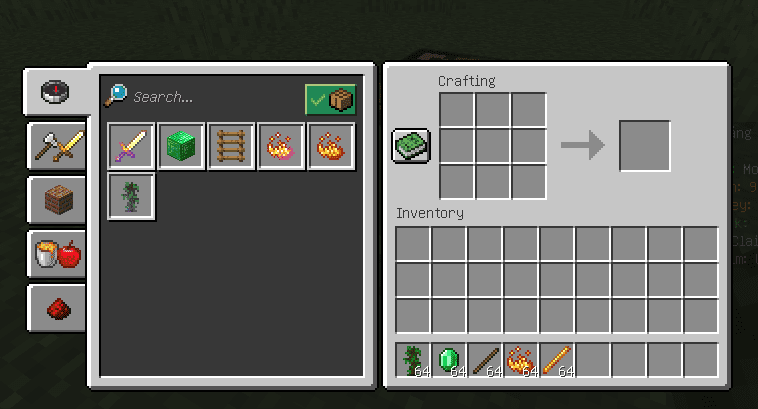Choose the pink-tinted fire item recipe
758x409 pixels.
click(281, 147)
